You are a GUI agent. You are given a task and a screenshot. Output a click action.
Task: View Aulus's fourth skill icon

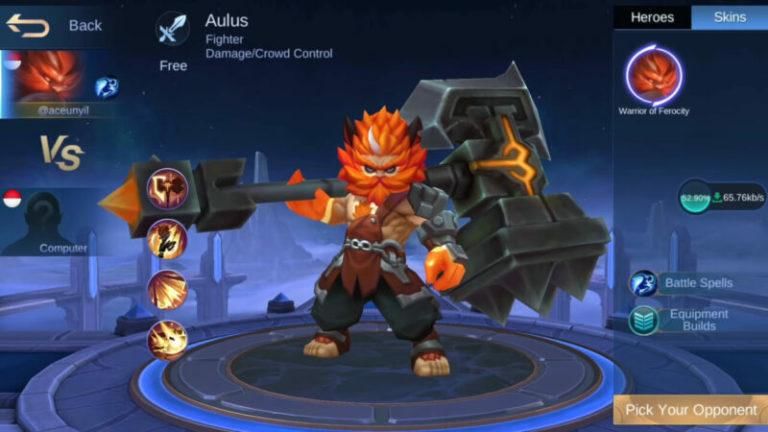pyautogui.click(x=166, y=340)
